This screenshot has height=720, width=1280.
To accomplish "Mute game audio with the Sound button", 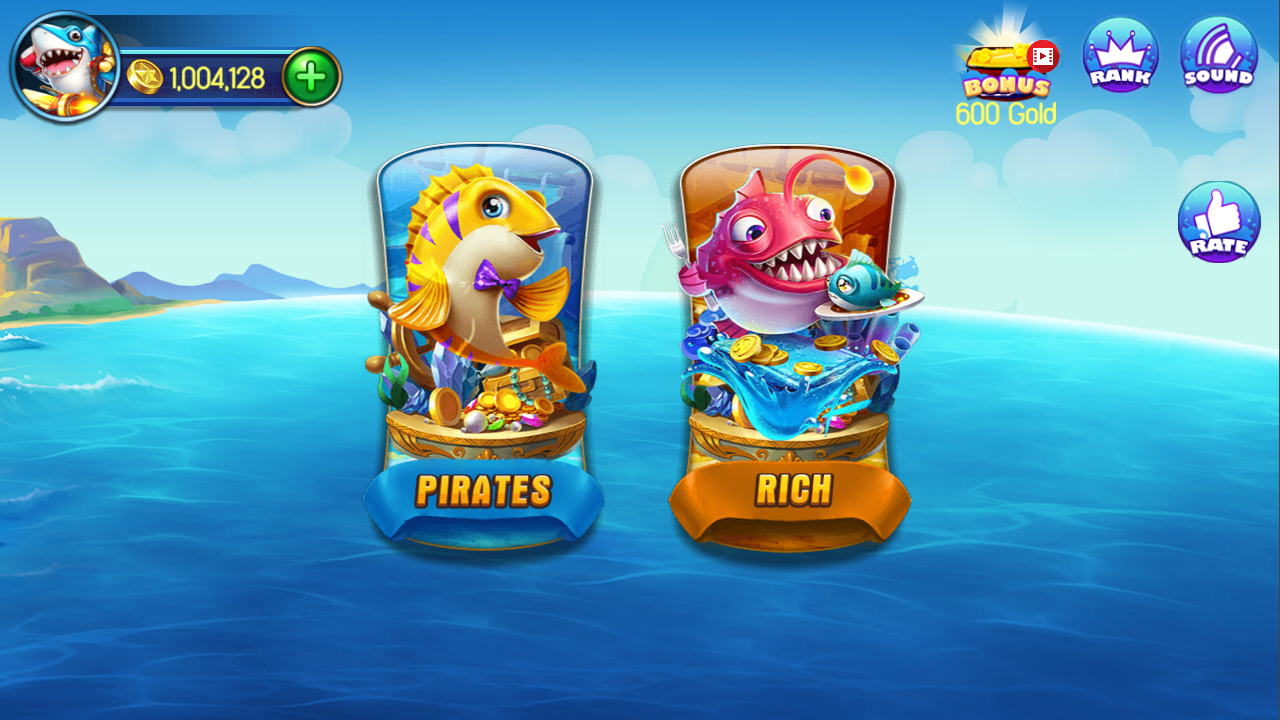I will point(1217,55).
